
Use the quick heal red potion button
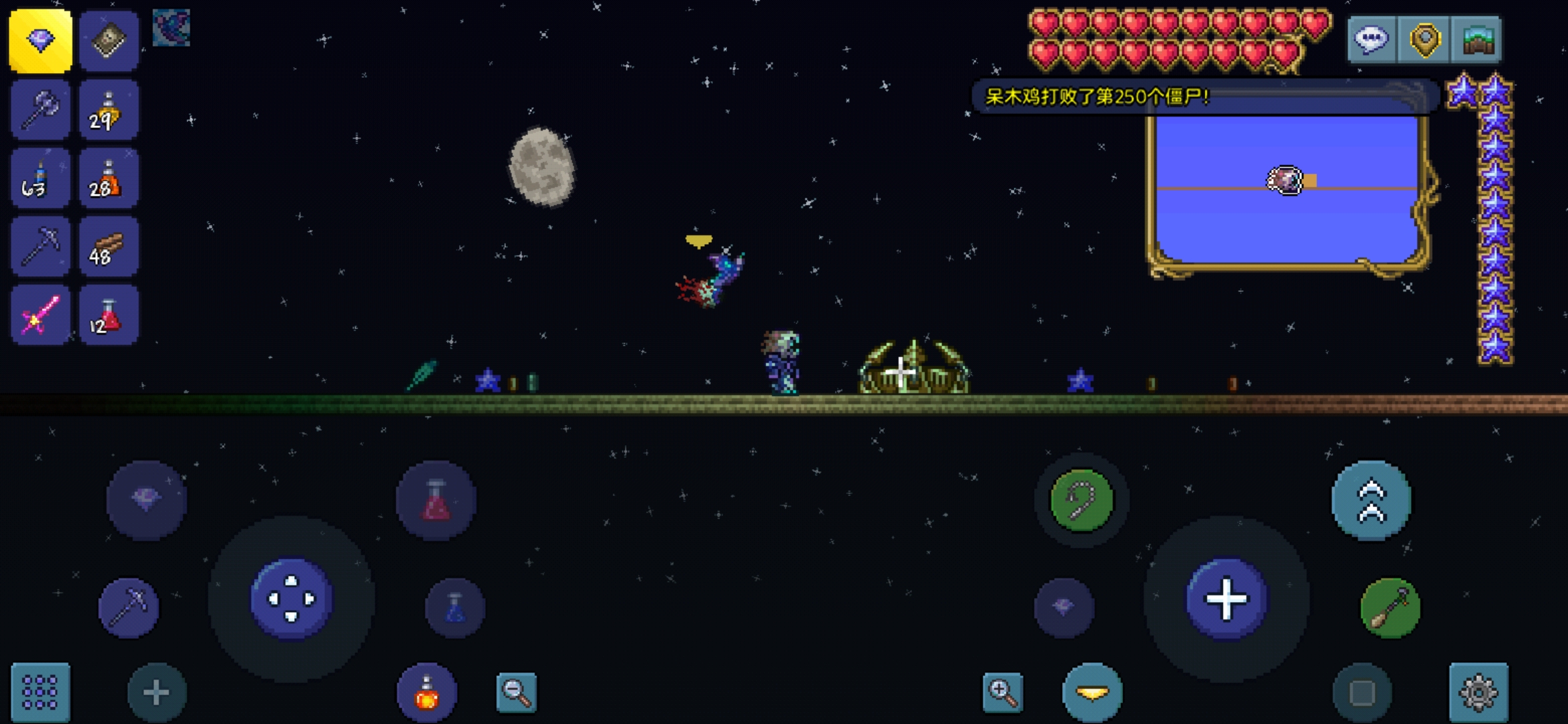[436, 500]
